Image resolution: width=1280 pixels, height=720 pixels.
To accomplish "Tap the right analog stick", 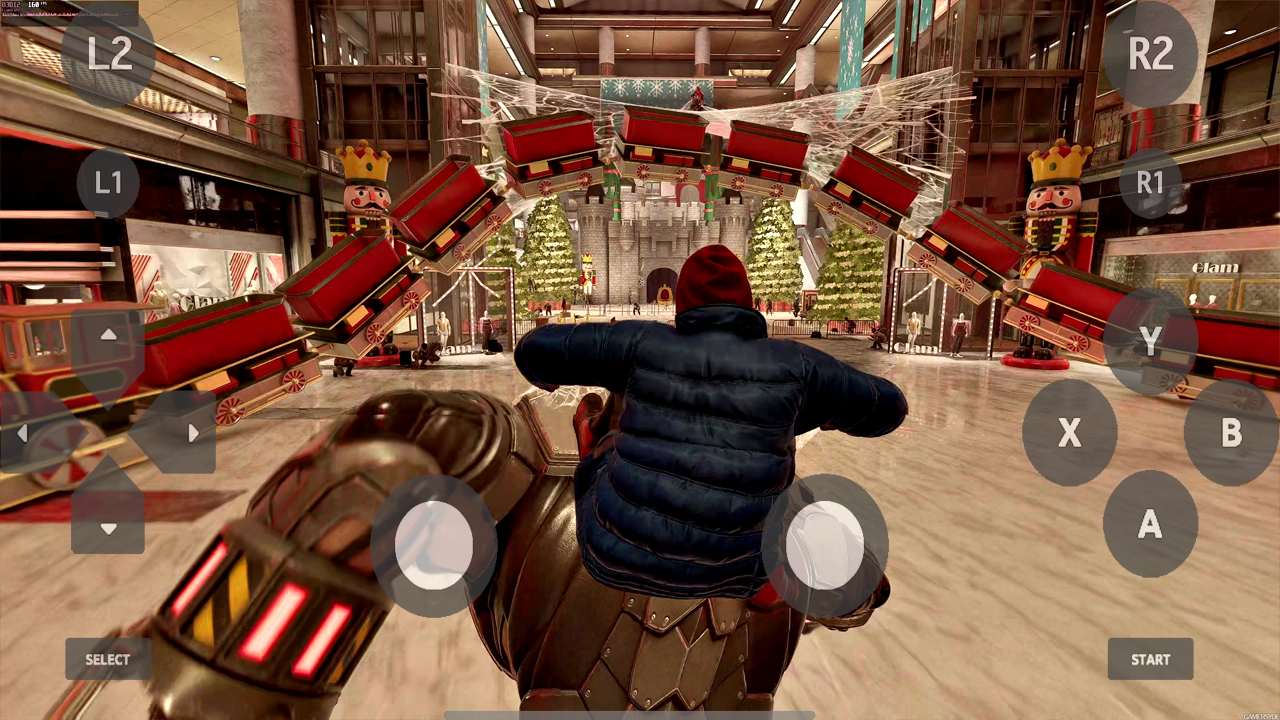I will pyautogui.click(x=825, y=545).
